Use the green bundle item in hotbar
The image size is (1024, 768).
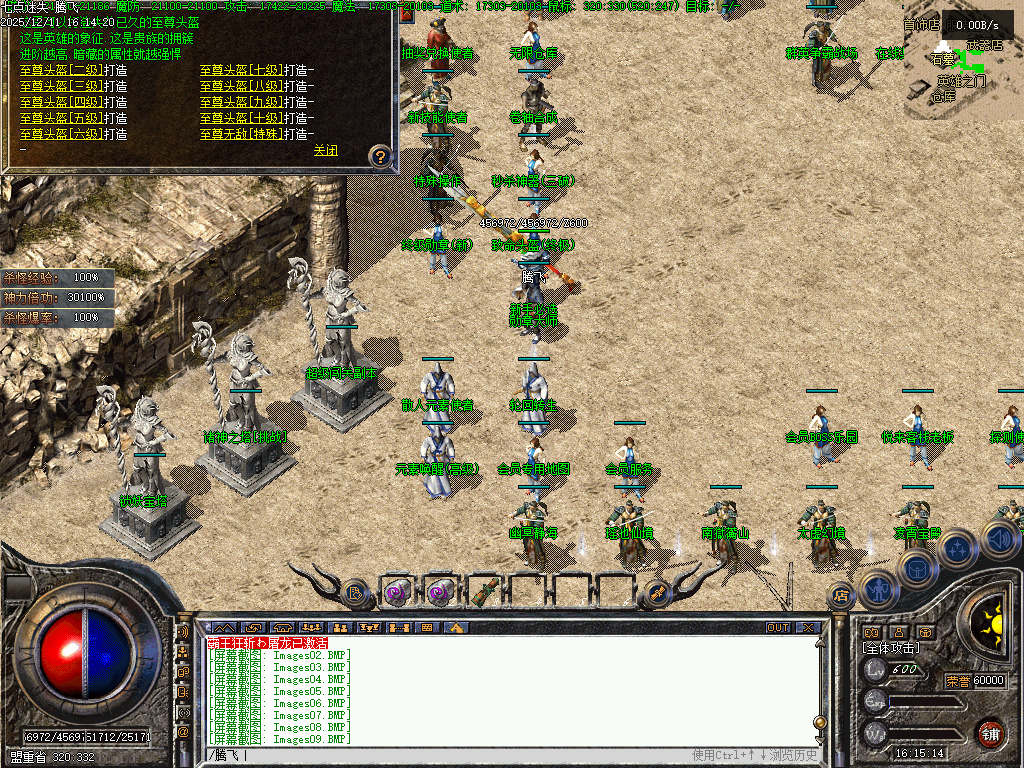pyautogui.click(x=484, y=592)
